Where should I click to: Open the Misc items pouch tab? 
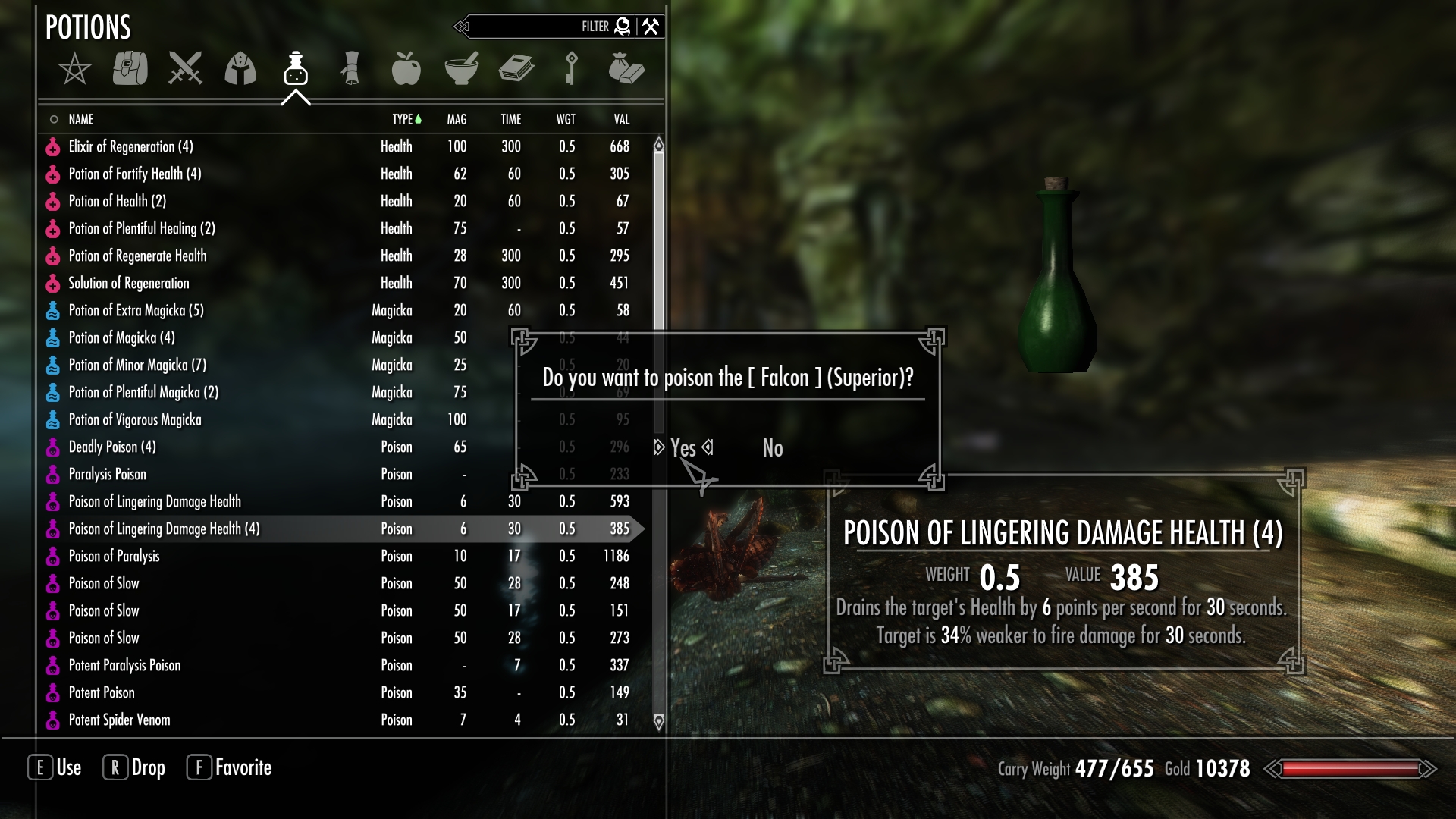626,69
